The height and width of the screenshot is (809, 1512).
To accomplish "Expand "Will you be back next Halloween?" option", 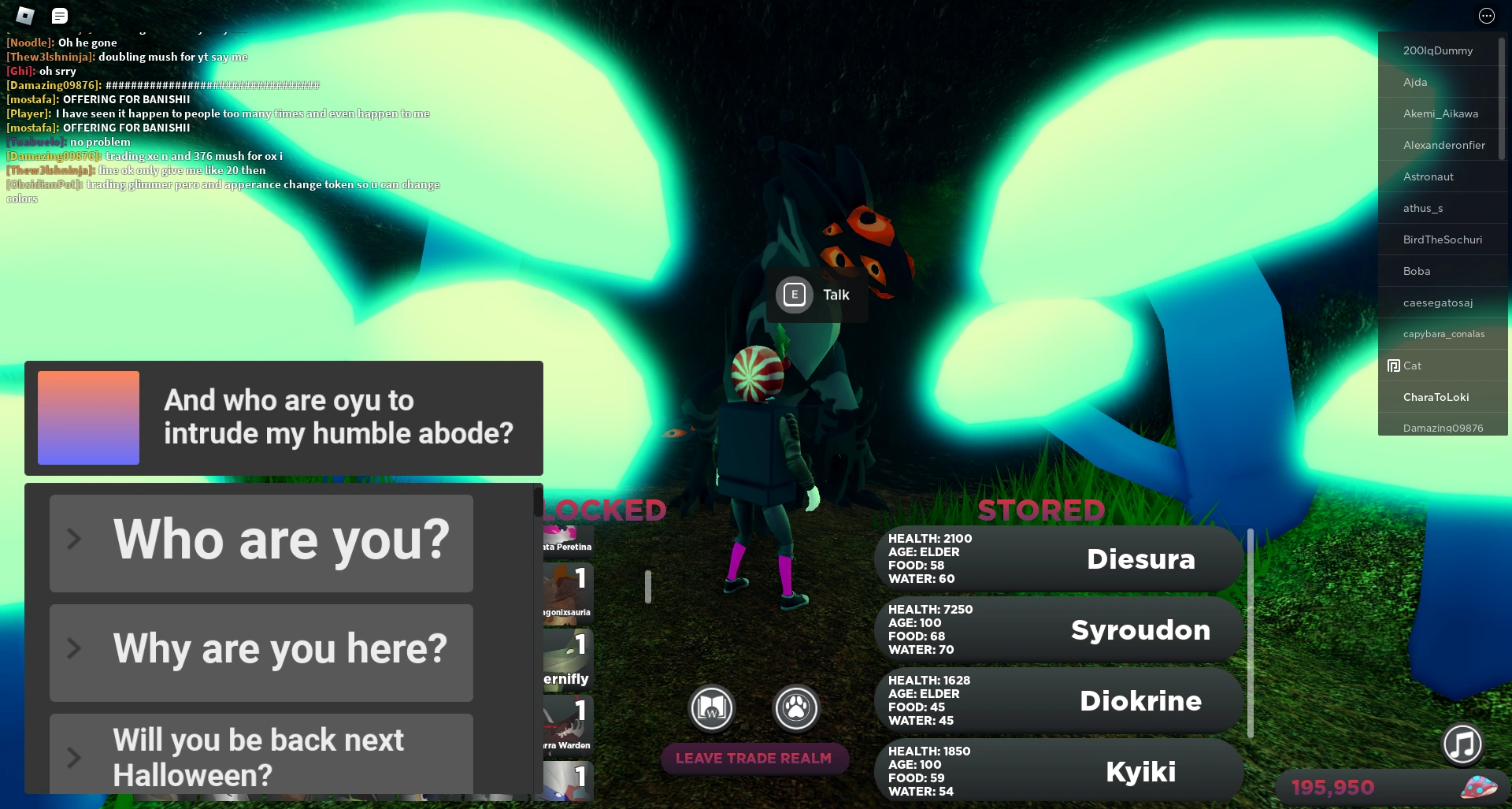I will click(261, 755).
